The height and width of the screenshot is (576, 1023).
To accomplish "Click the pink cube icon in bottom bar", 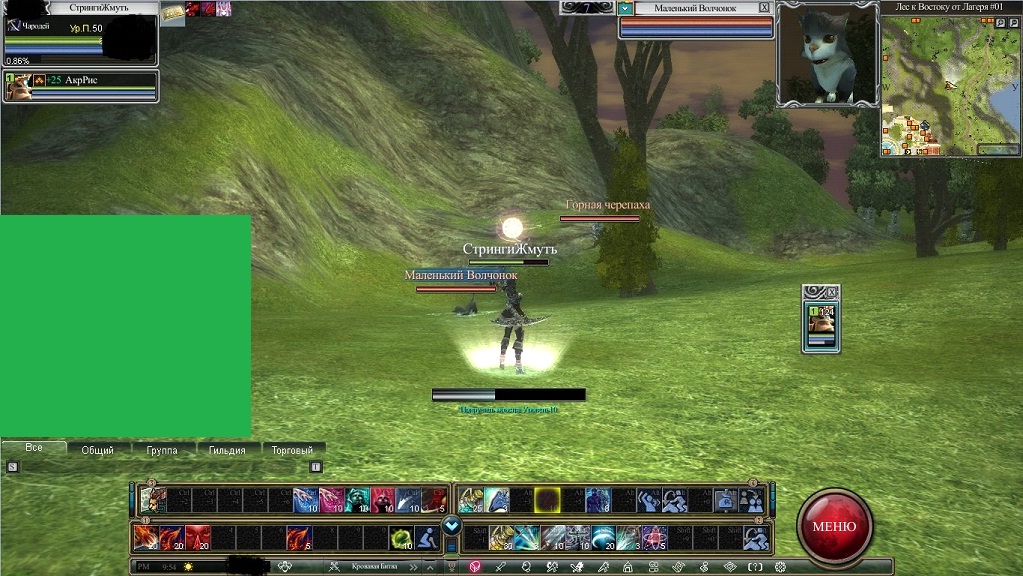I will click(x=475, y=566).
